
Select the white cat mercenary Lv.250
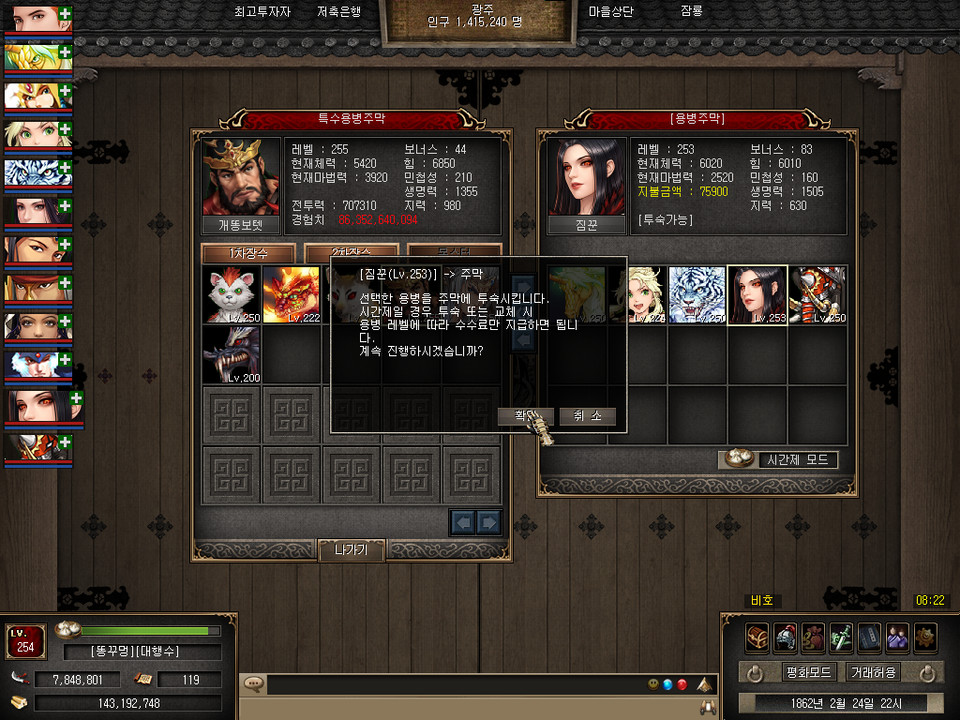pos(232,295)
